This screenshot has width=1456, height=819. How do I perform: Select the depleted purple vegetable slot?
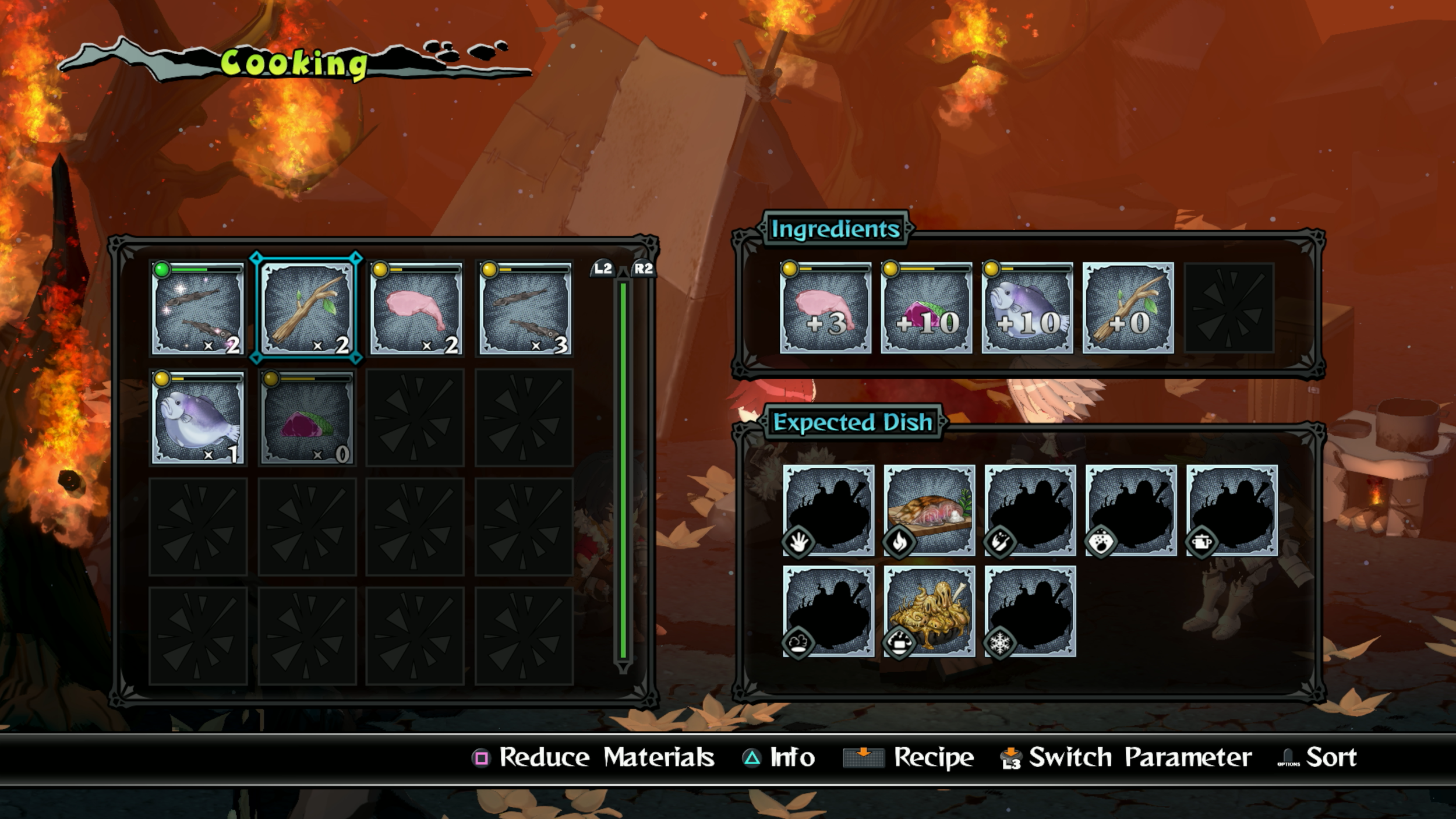coord(306,418)
